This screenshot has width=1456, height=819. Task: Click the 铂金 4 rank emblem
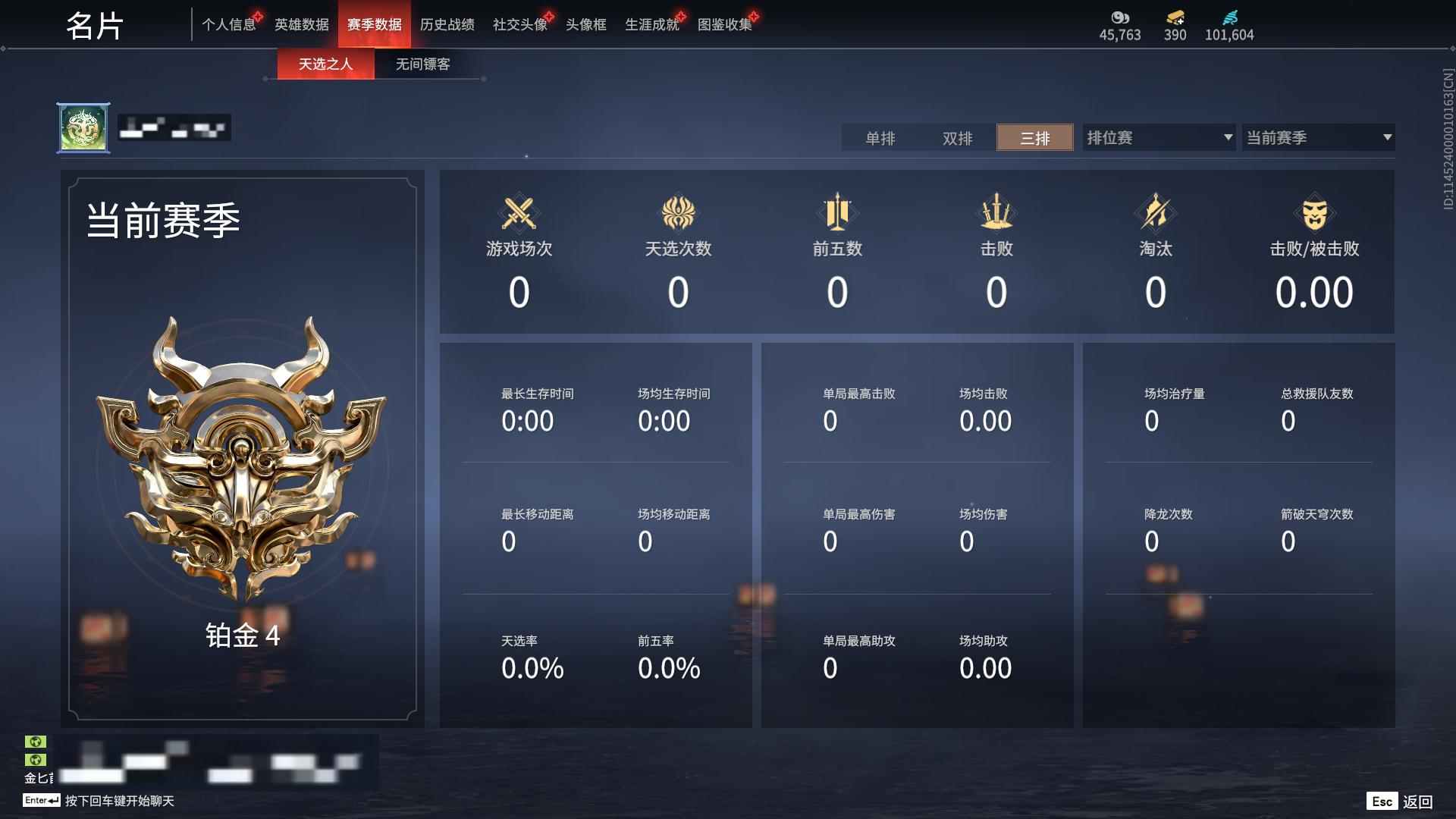pyautogui.click(x=243, y=470)
